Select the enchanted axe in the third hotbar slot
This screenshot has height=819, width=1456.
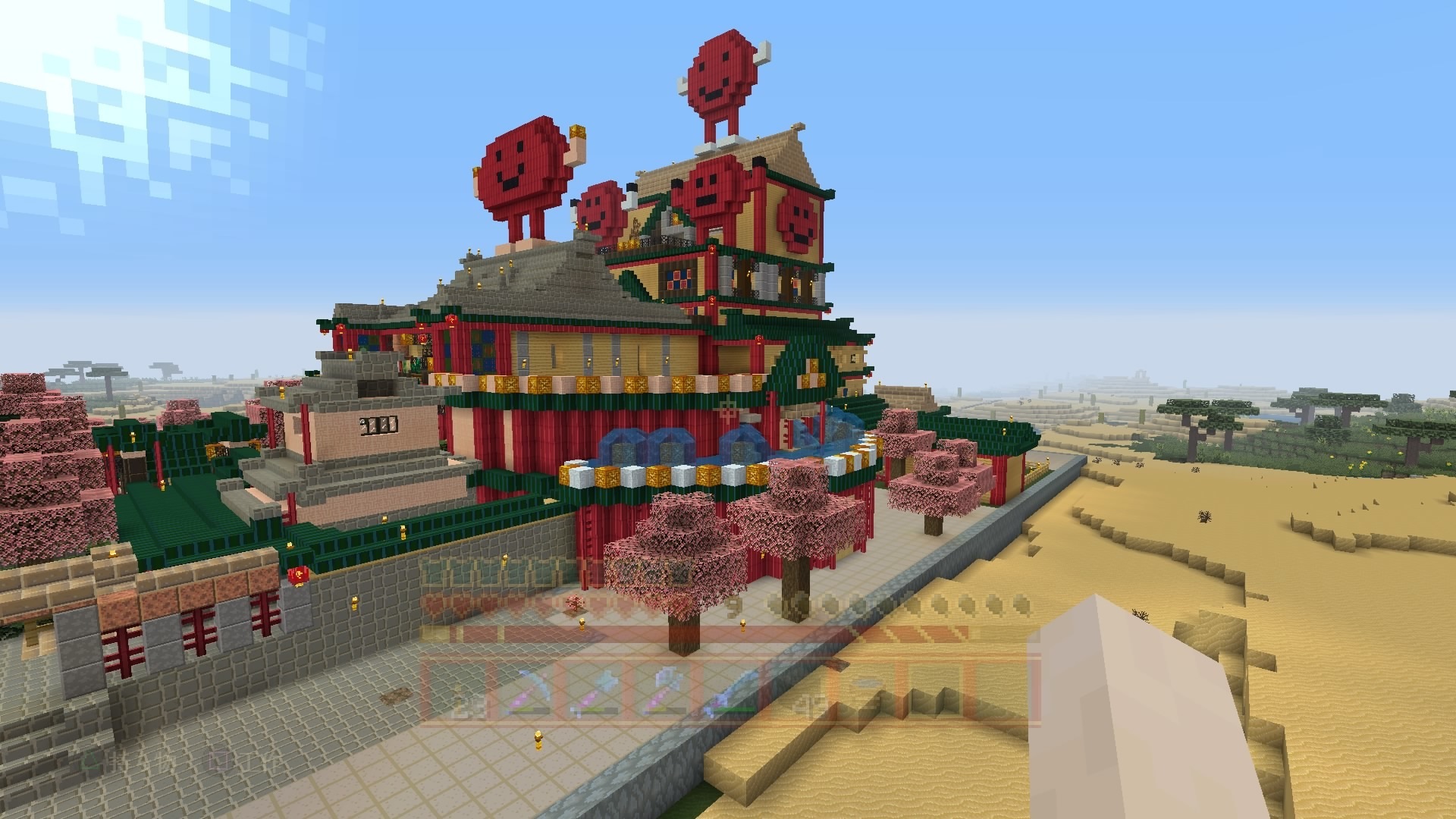[597, 689]
